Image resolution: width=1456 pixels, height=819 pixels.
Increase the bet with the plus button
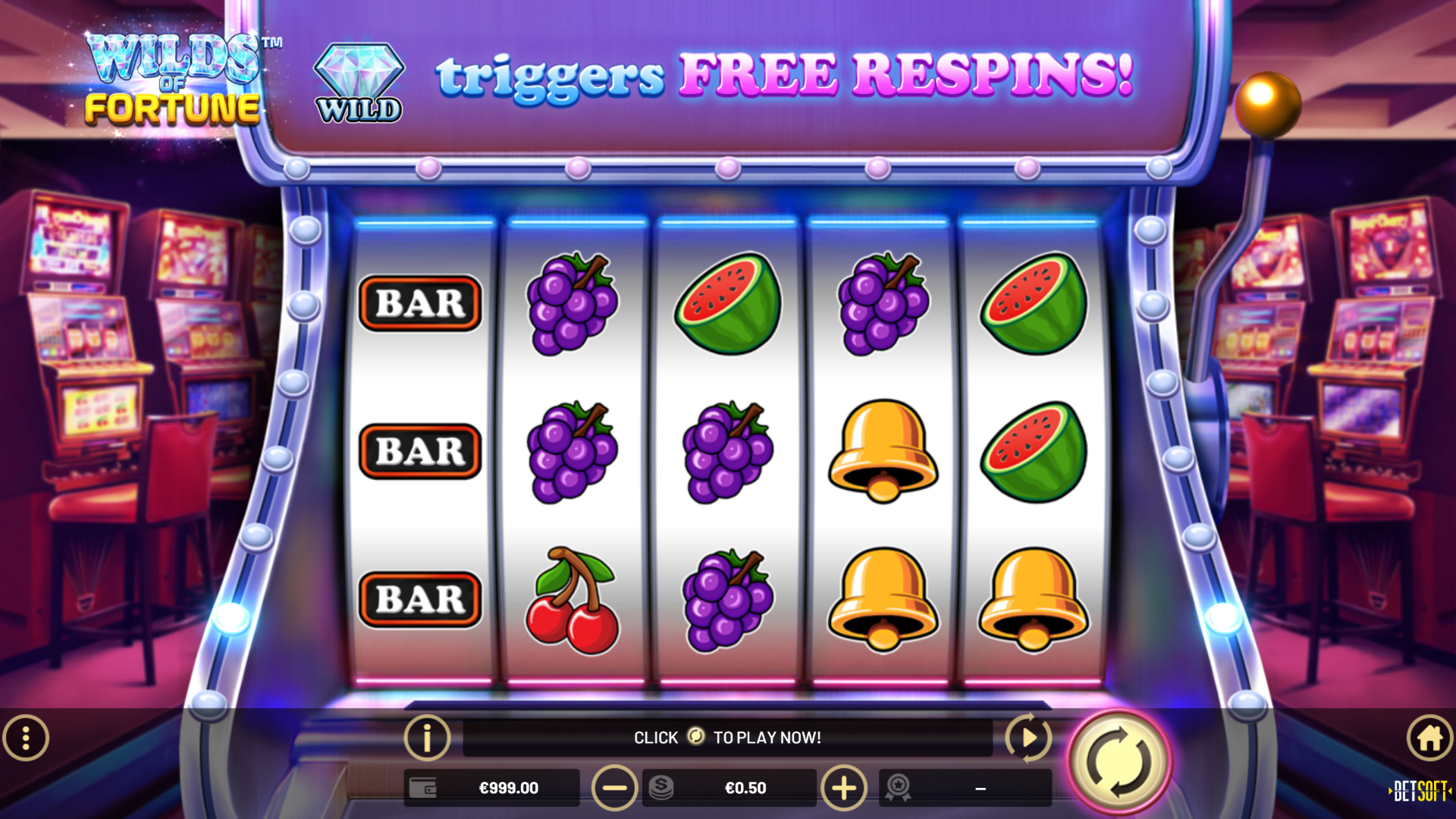point(844,787)
